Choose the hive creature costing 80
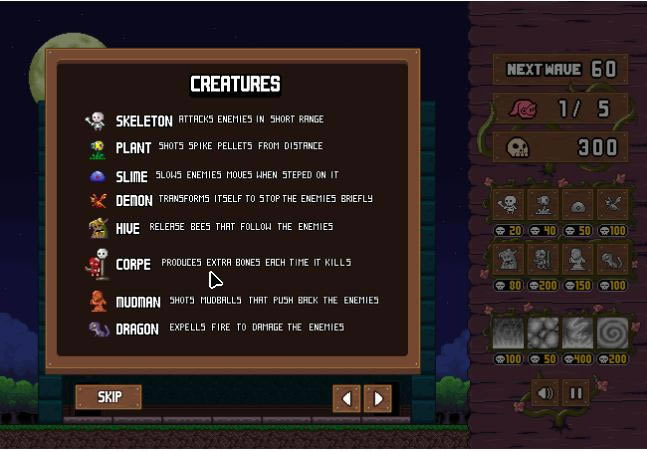This screenshot has width=647, height=451. [508, 259]
